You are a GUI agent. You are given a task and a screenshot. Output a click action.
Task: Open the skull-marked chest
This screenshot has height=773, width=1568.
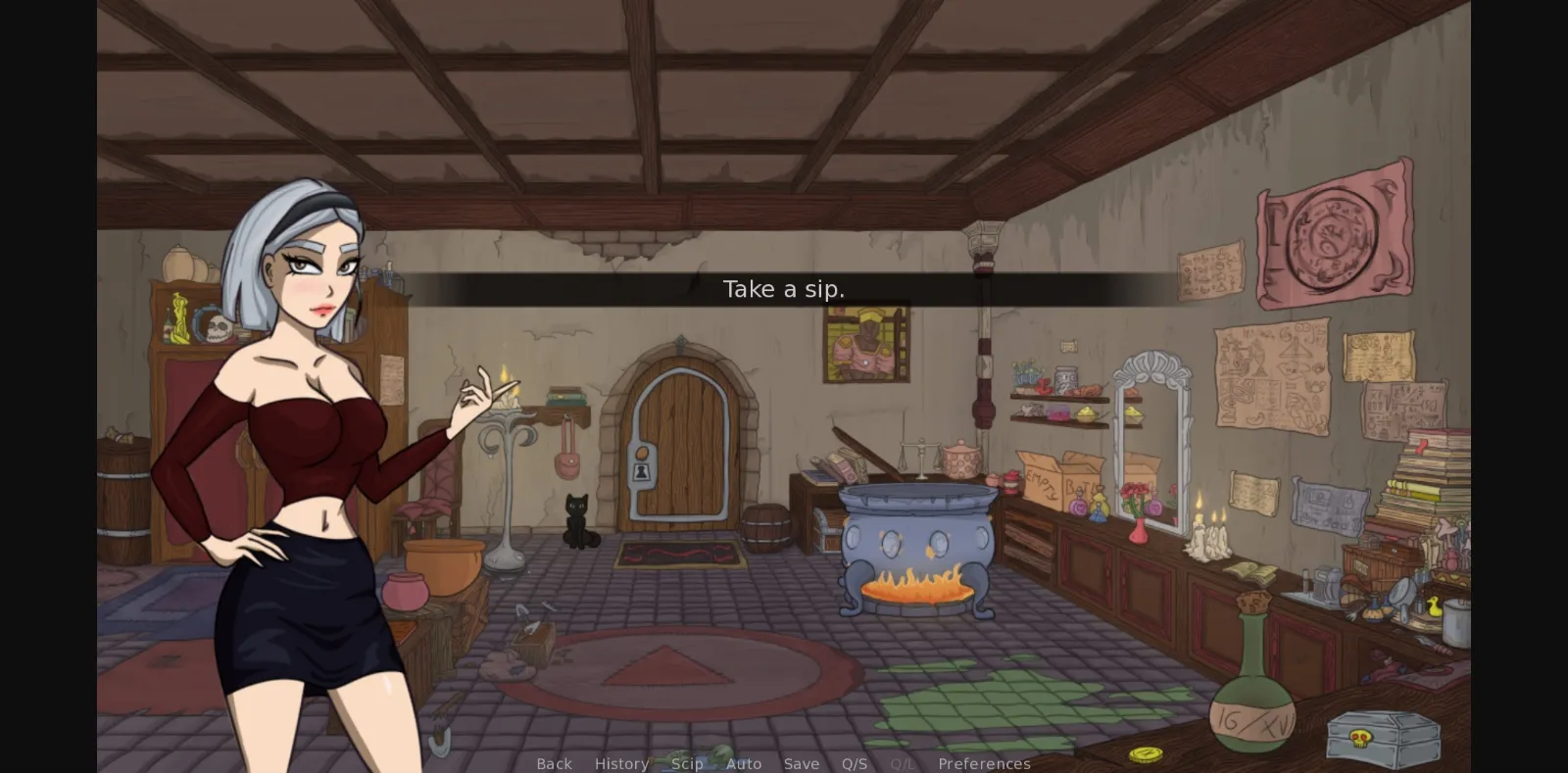point(1380,737)
